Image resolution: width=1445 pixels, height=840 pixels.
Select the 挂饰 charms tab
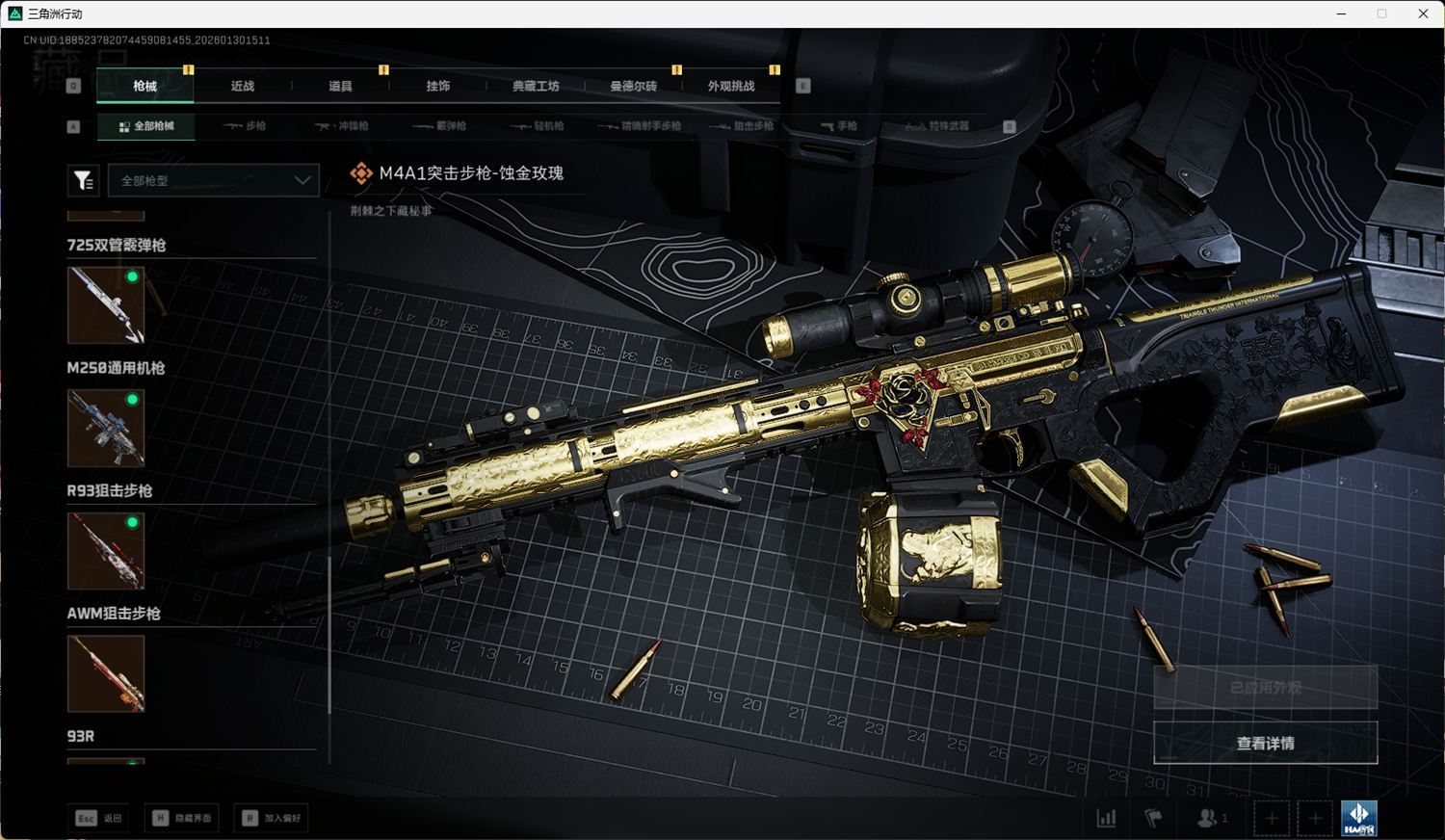point(438,86)
